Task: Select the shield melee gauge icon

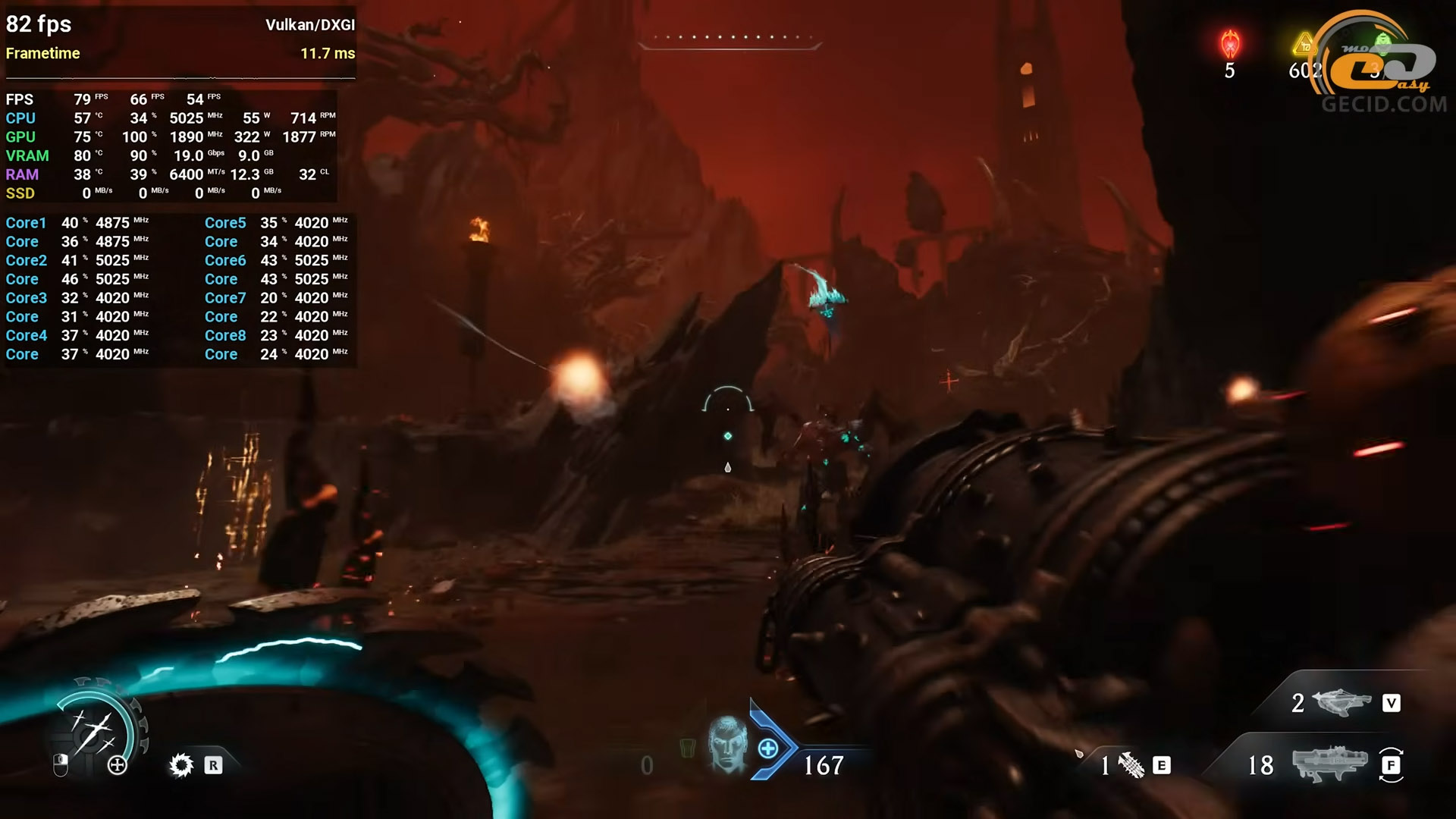Action: 94,730
